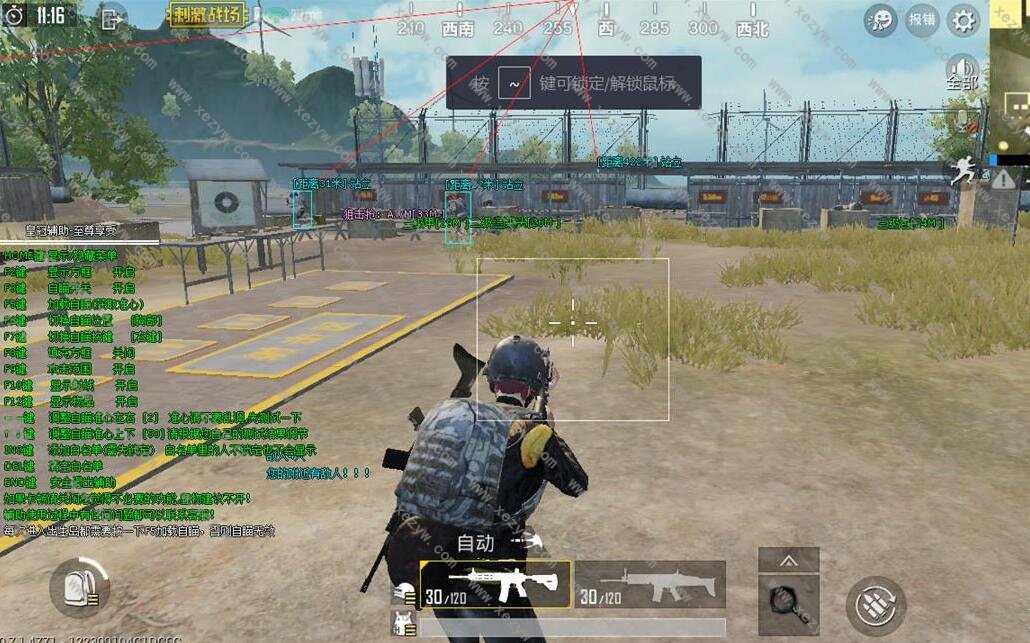Screen dimensions: 1030x643
Task: Tap the running figure sprint icon
Action: 963,172
